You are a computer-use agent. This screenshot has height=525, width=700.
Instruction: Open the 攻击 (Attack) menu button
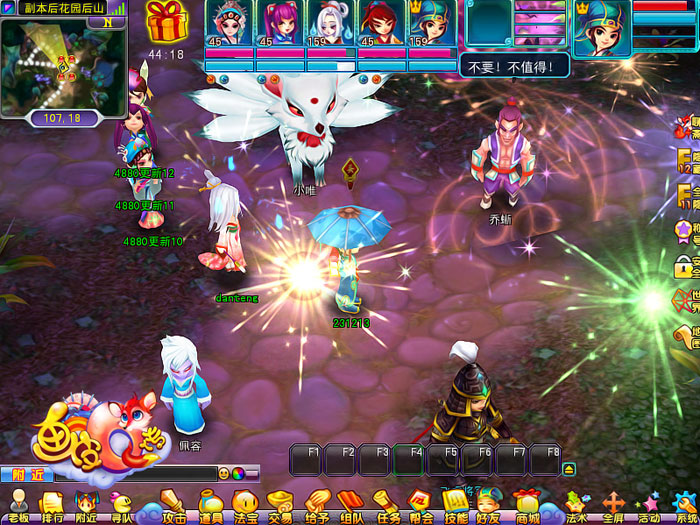174,505
